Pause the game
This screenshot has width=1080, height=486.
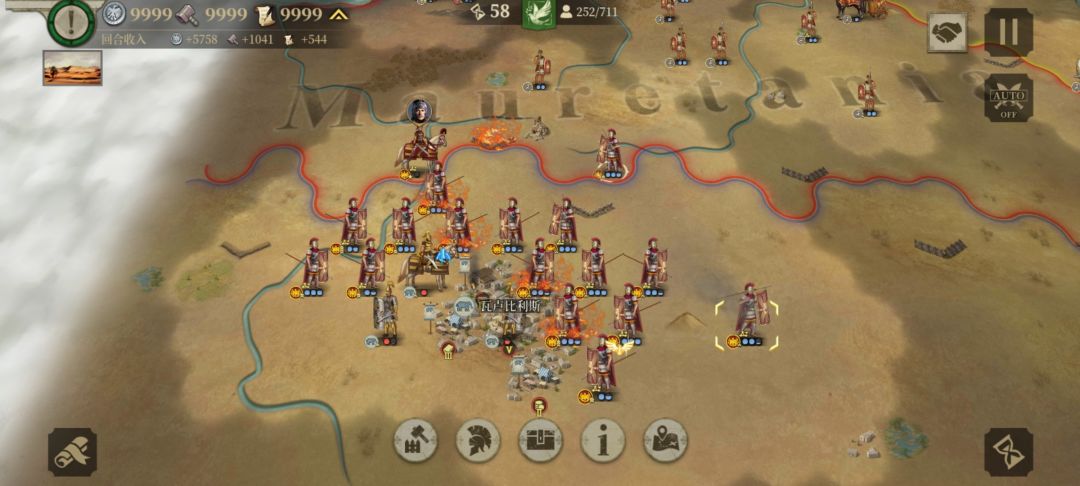1008,33
